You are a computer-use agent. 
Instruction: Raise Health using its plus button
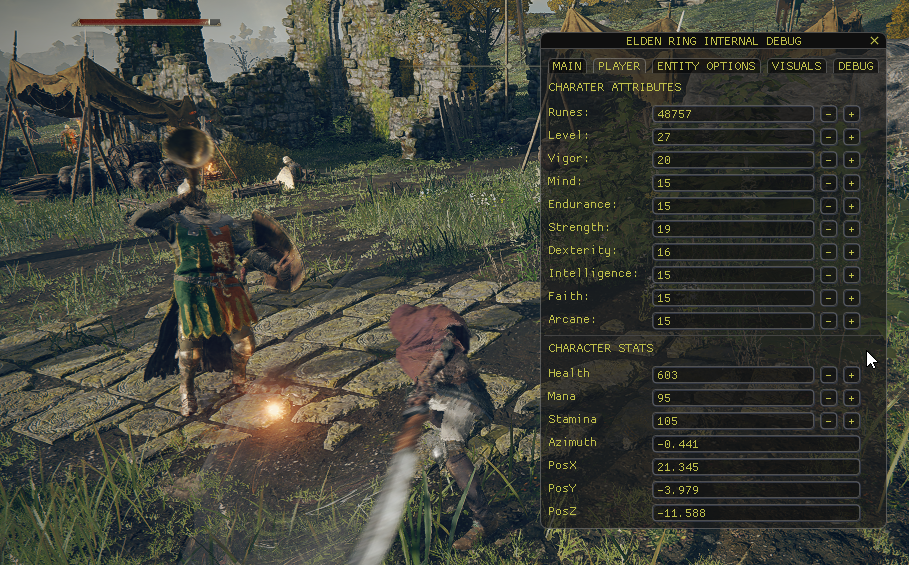851,375
